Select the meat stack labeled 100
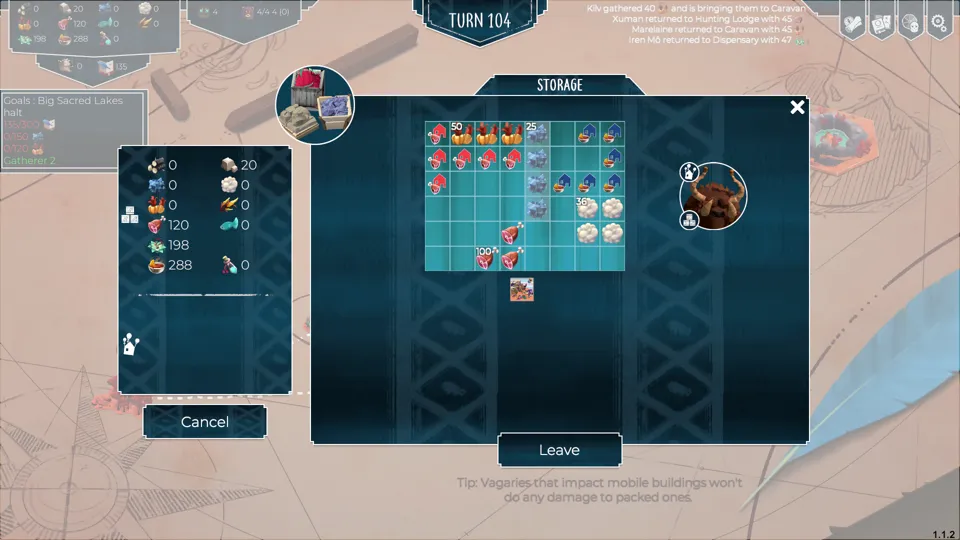 [x=487, y=259]
